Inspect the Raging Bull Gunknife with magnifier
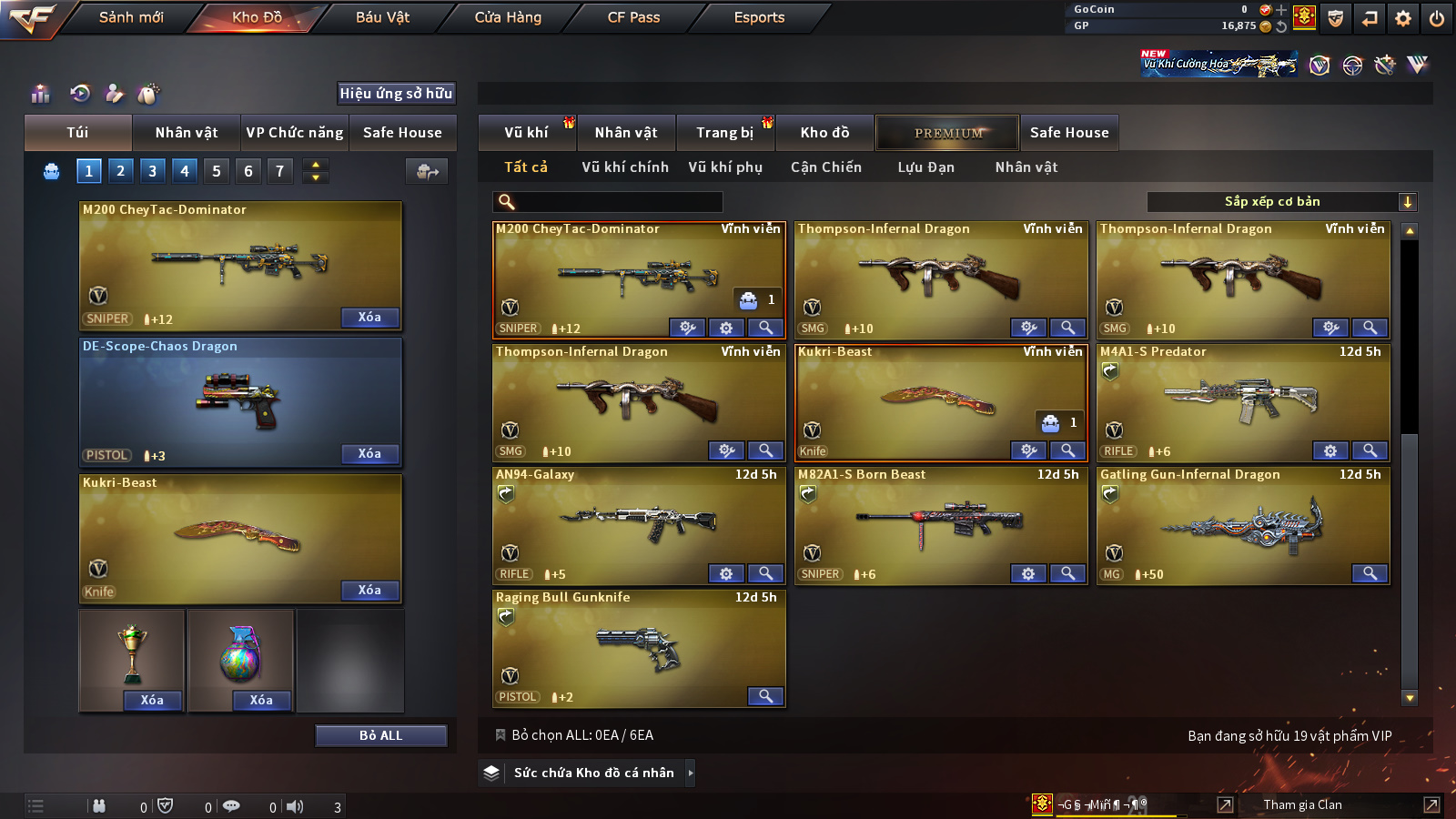Image resolution: width=1456 pixels, height=819 pixels. pyautogui.click(x=765, y=696)
